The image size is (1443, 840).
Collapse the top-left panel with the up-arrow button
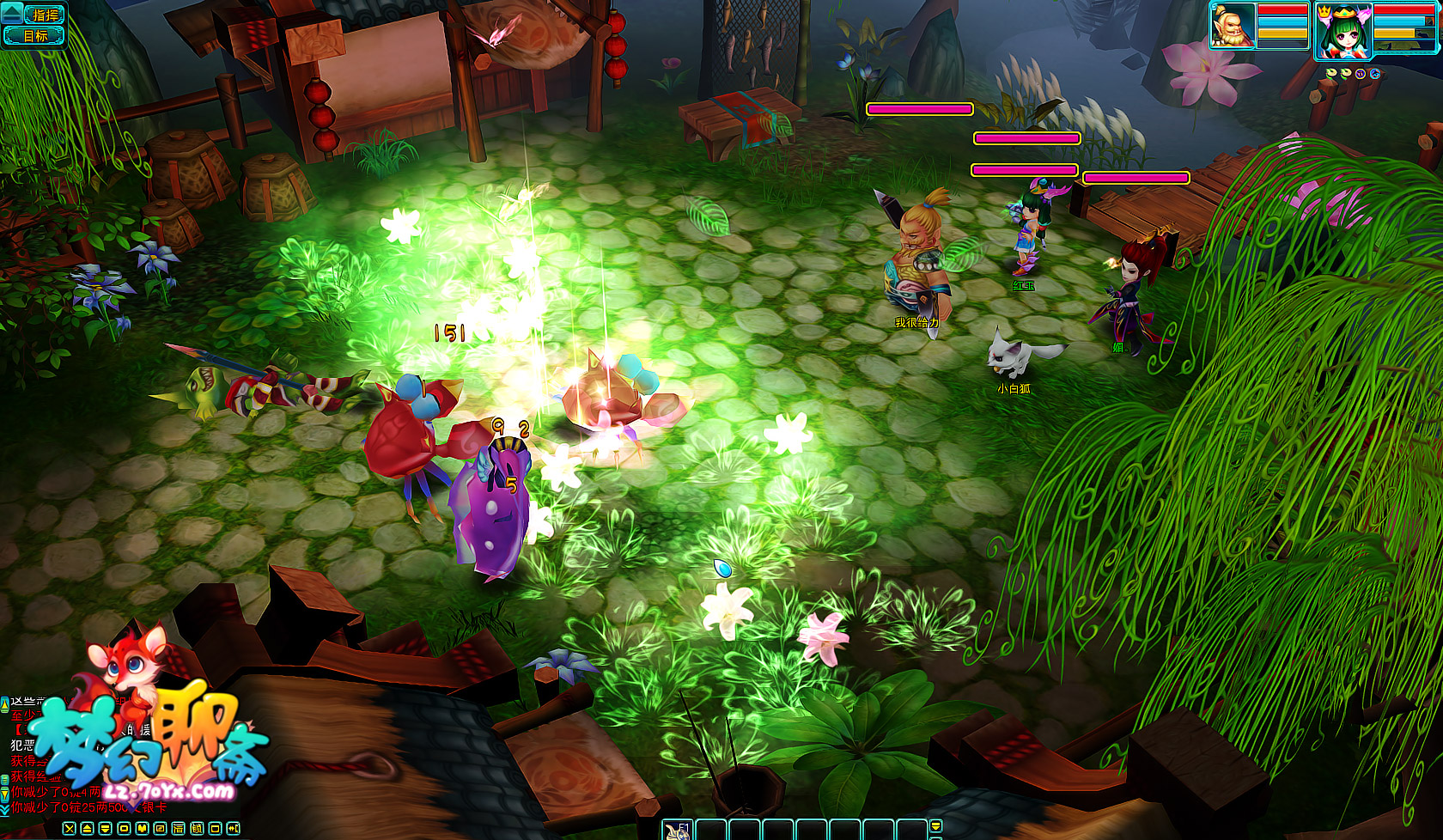click(x=11, y=13)
